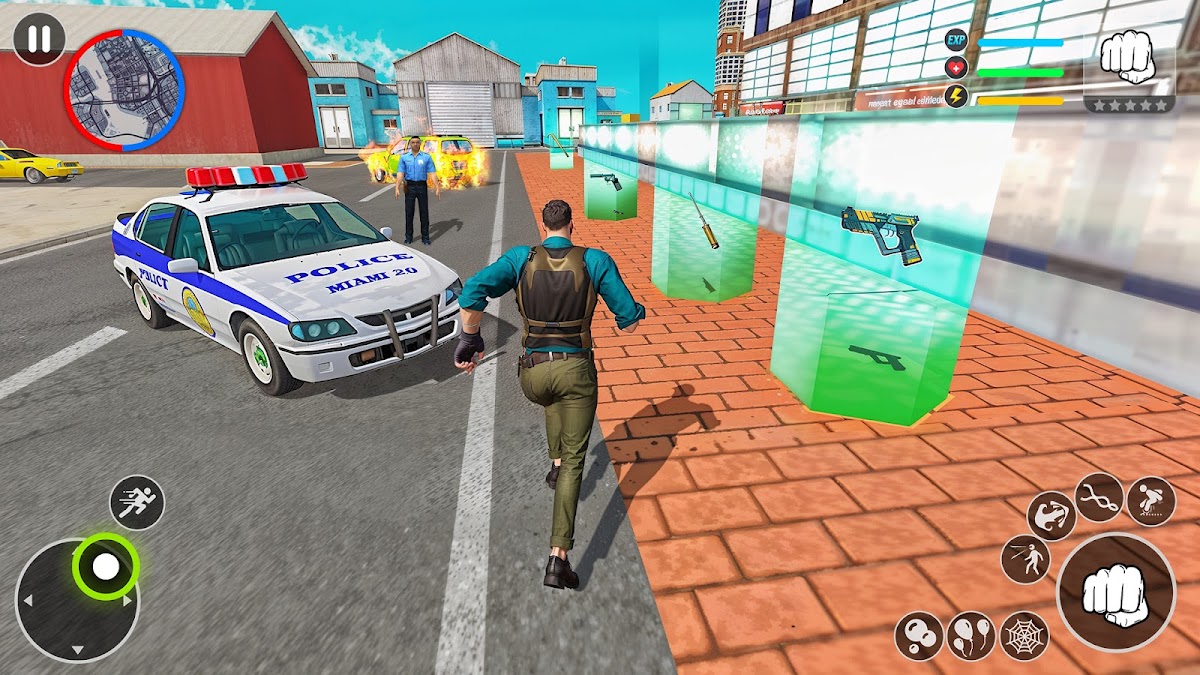Activate the rocket skates dash icon
This screenshot has width=1200, height=675.
click(1151, 500)
